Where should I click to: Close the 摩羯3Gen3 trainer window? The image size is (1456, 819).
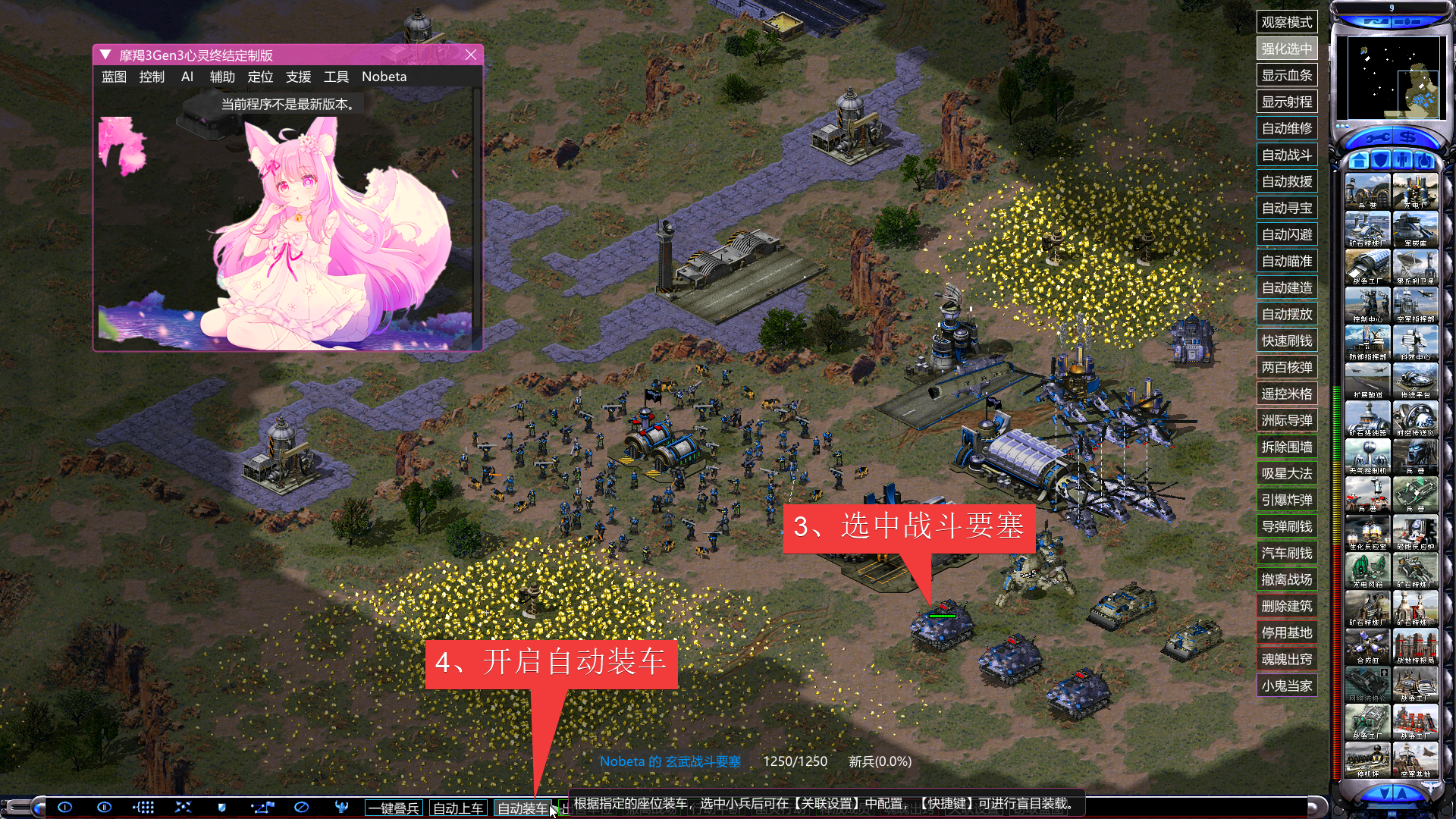[x=471, y=55]
